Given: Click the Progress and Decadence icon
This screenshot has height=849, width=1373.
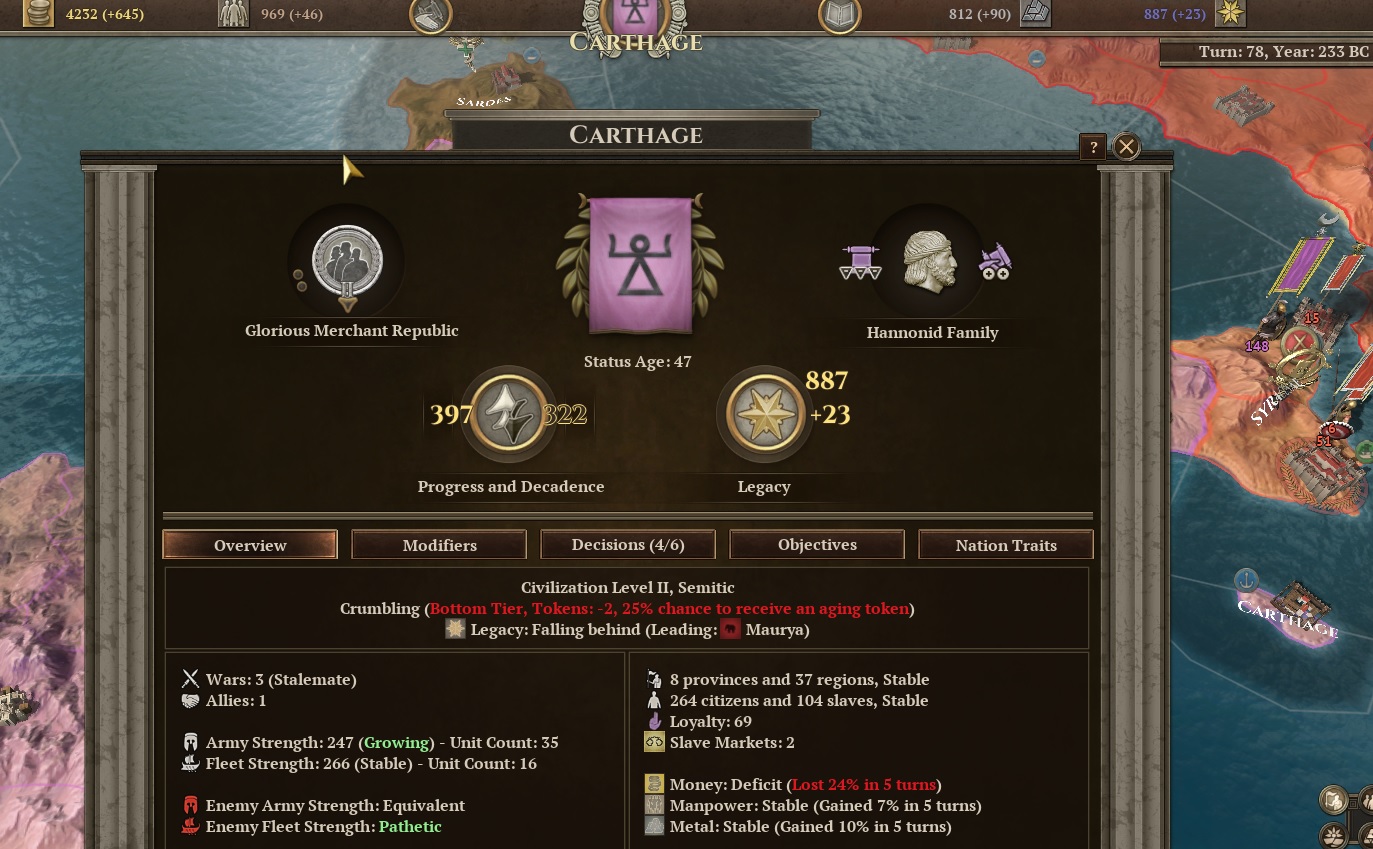Looking at the screenshot, I should click(510, 414).
